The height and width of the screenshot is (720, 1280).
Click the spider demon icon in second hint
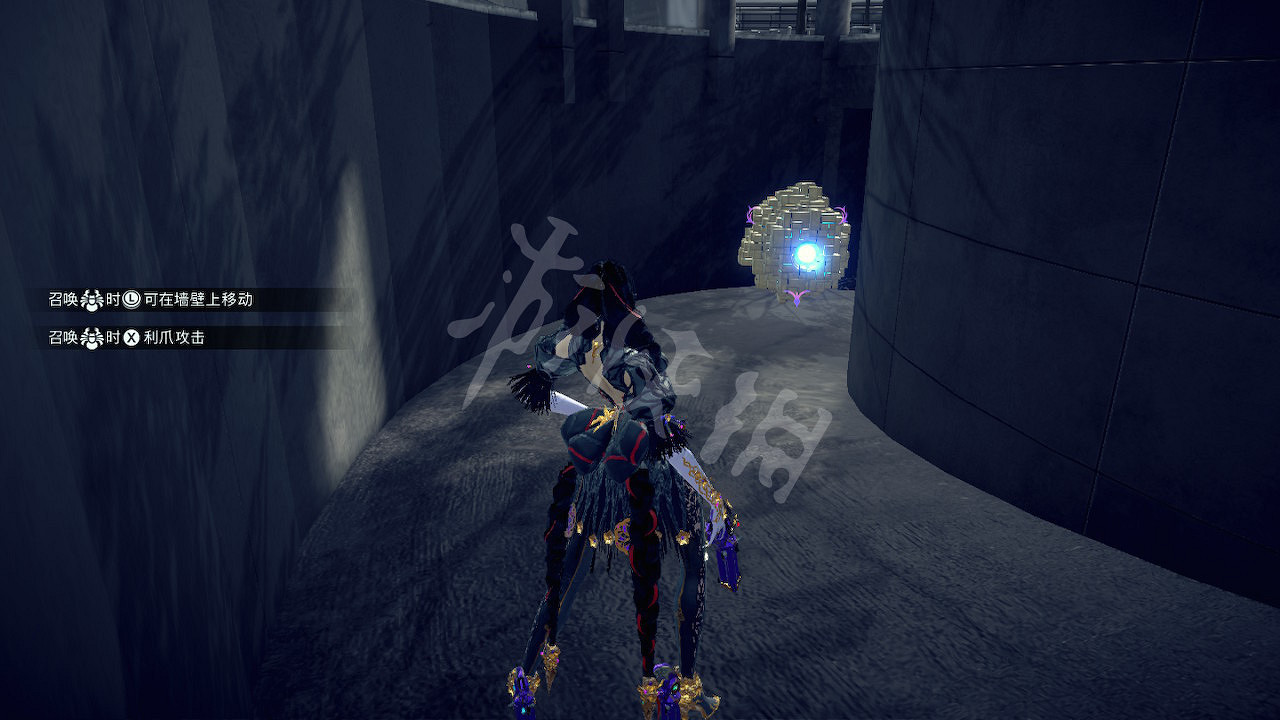[90, 337]
